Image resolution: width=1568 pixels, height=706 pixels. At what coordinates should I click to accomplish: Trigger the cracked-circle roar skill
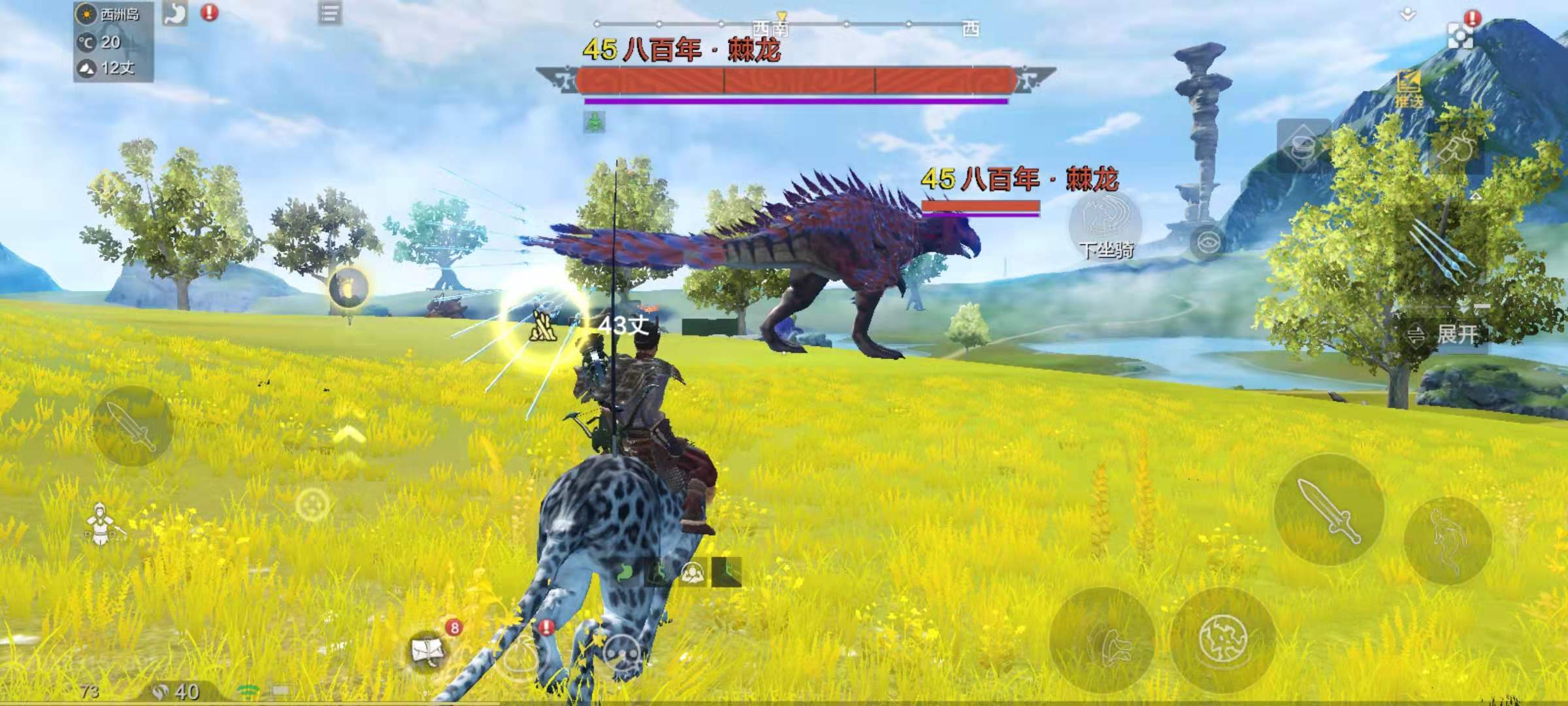pyautogui.click(x=1223, y=639)
